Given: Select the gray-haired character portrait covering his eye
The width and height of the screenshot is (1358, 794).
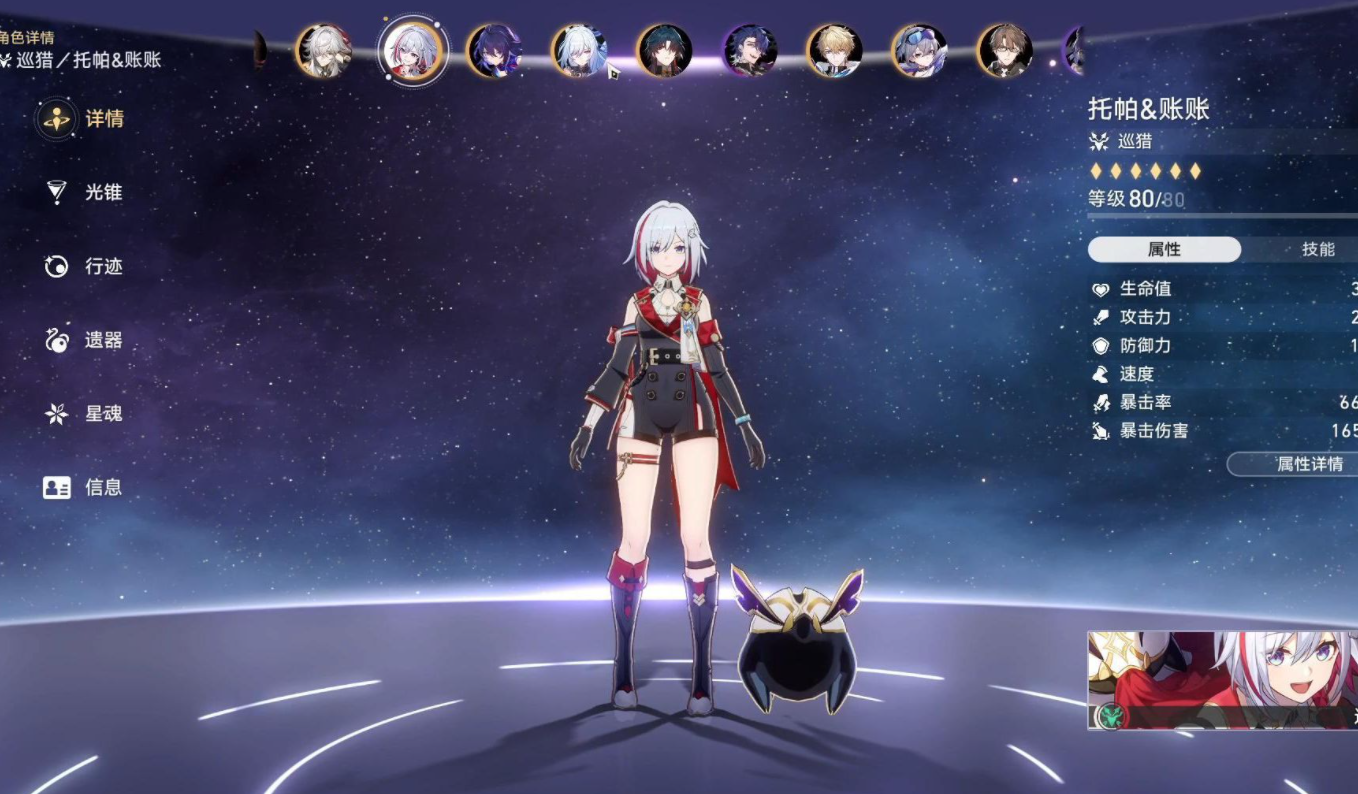Looking at the screenshot, I should click(323, 51).
